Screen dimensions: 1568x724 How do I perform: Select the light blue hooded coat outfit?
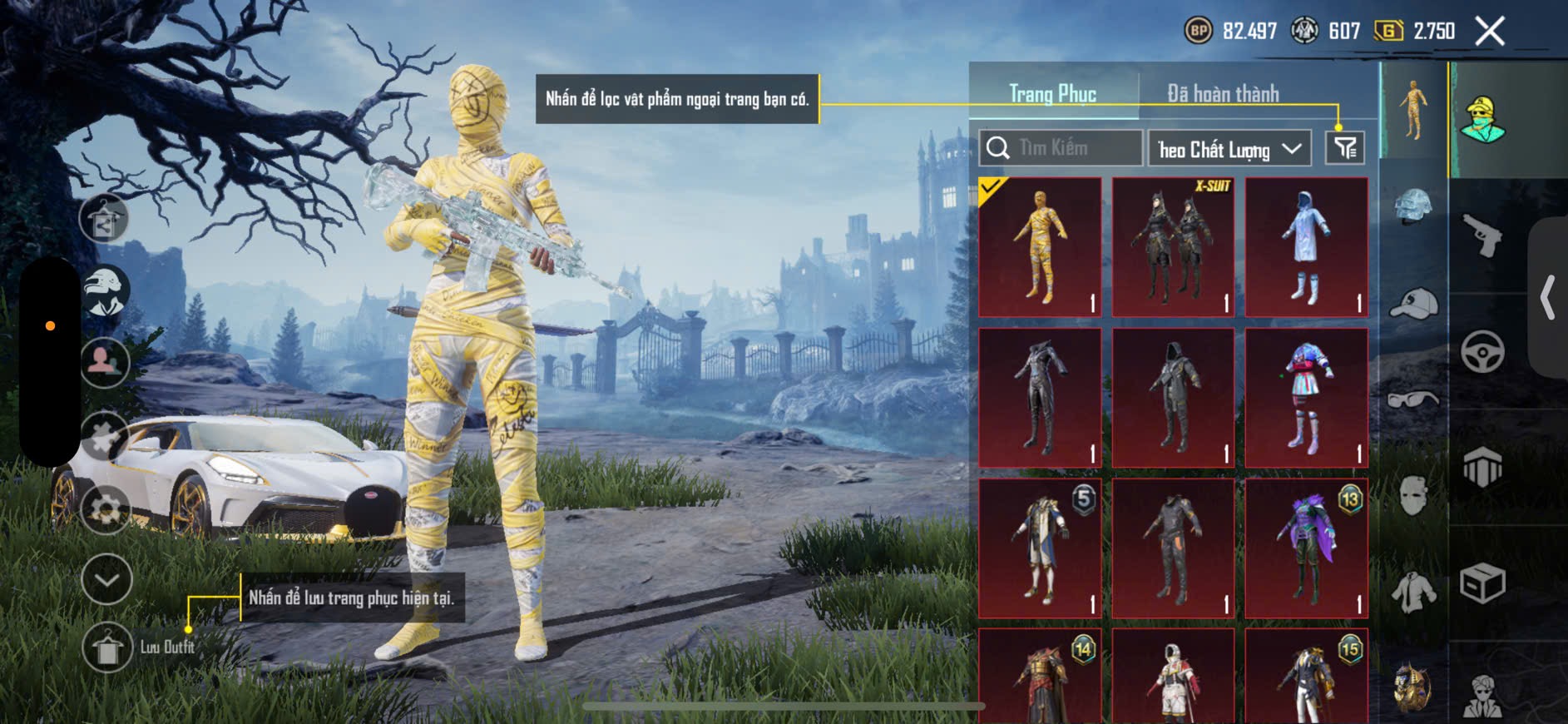1306,247
